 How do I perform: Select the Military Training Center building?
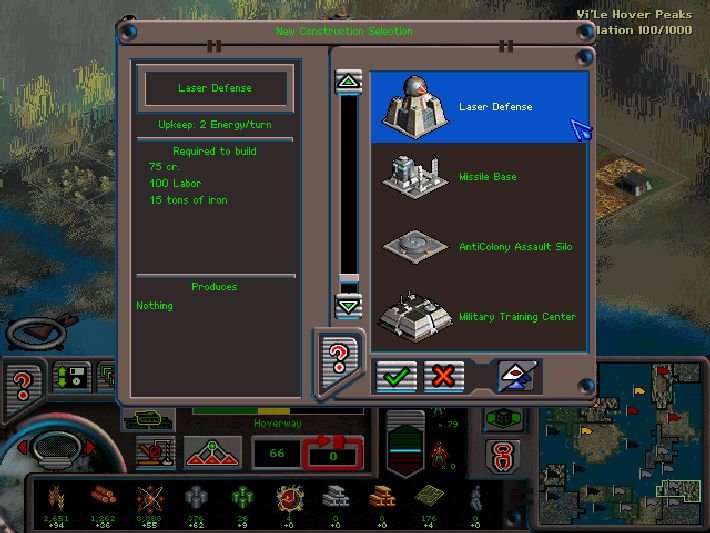coord(478,316)
